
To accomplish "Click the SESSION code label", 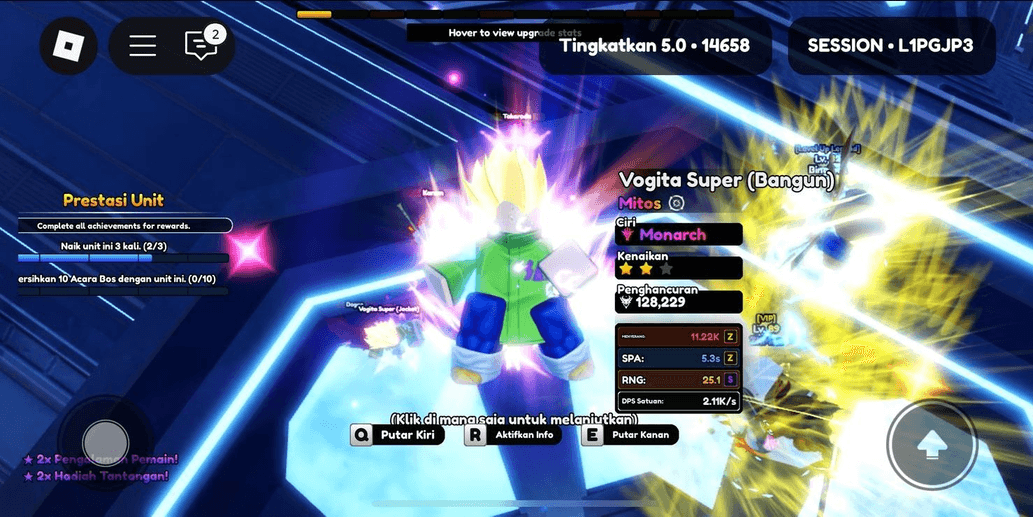I will coord(890,46).
